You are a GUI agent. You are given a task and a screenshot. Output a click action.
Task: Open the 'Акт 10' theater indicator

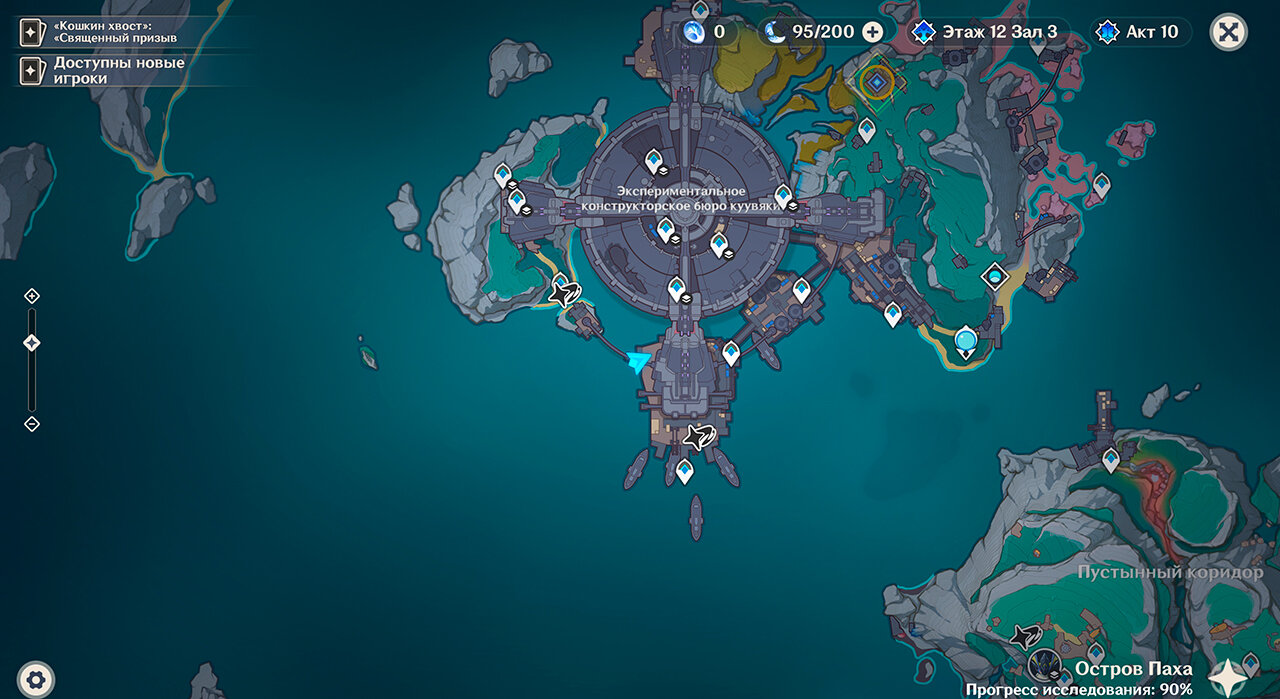1140,32
